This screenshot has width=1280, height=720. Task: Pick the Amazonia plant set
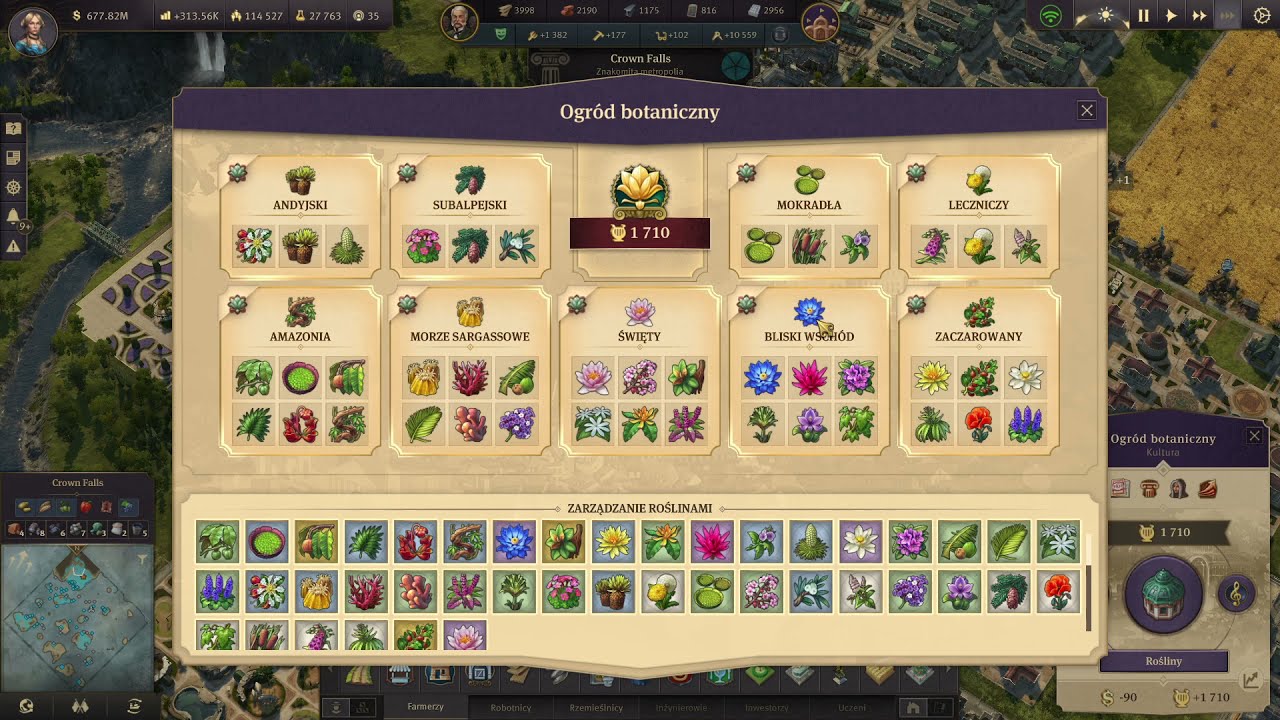[300, 336]
